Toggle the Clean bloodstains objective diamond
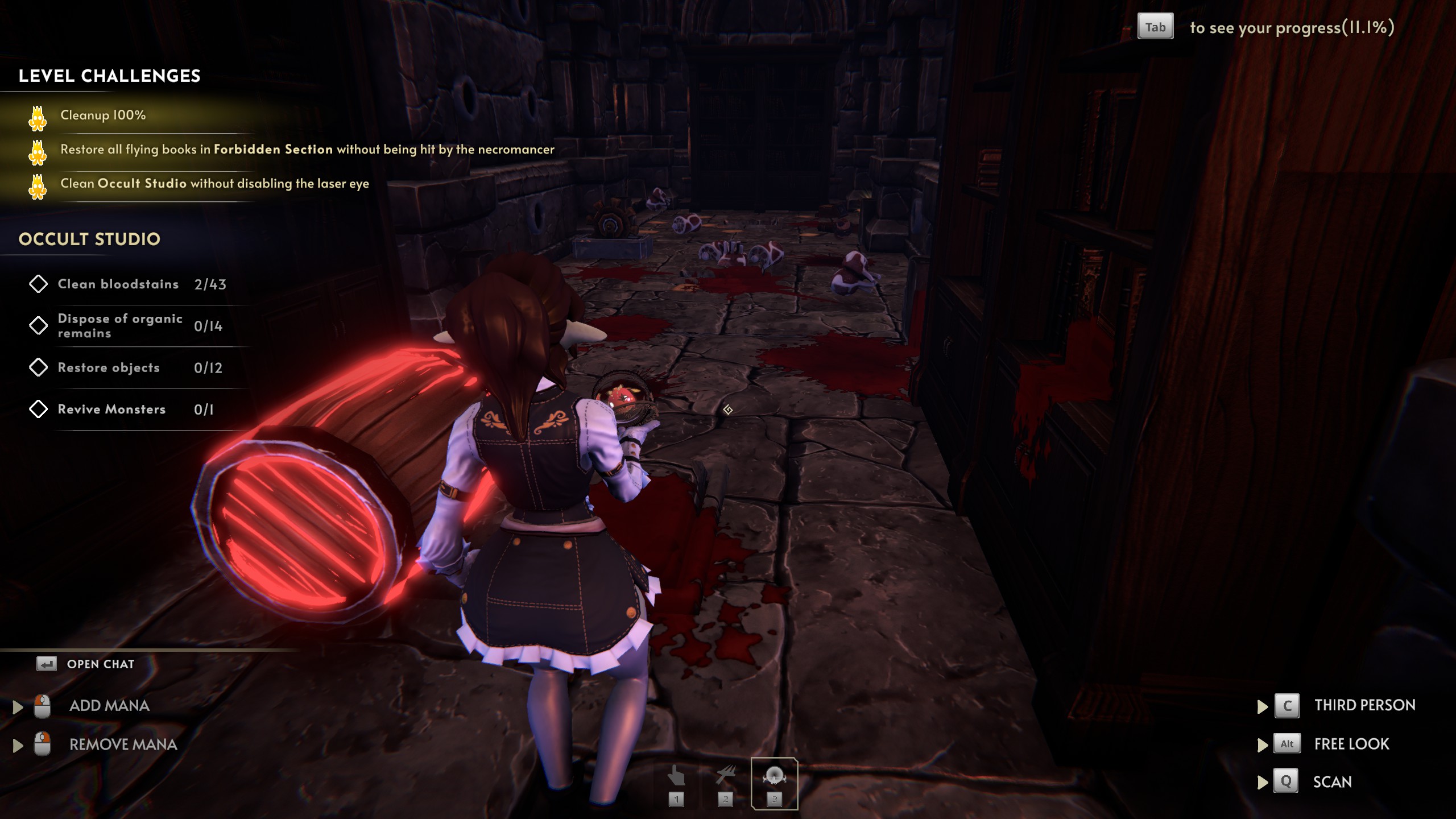Screen dimensions: 1456x819 [x=39, y=284]
